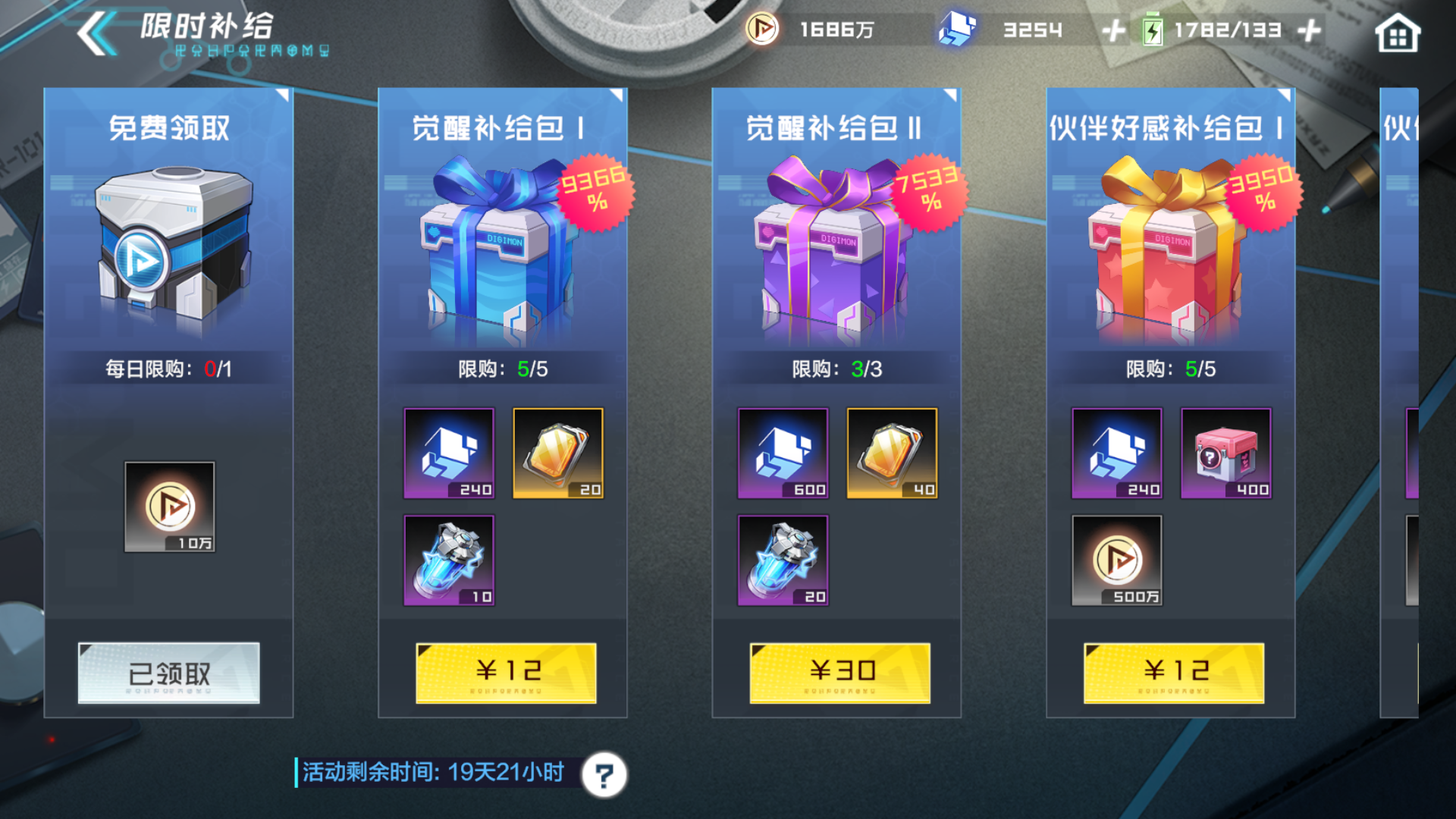Inspect the blue capsule item with 10
This screenshot has height=819, width=1456.
click(449, 560)
